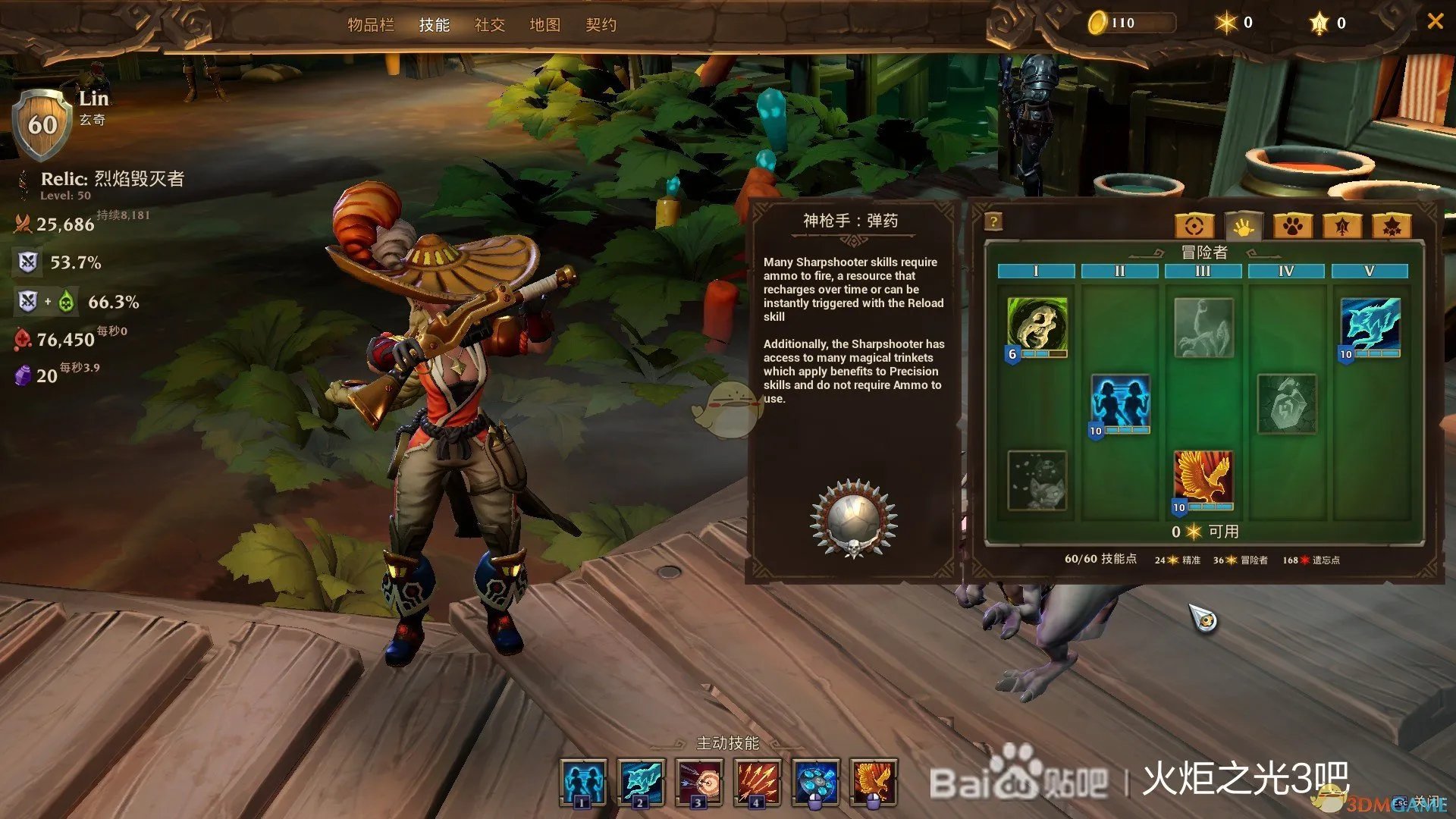This screenshot has width=1456, height=819.
Task: Click the spirit wolf skill in the tree
Action: 1370,325
